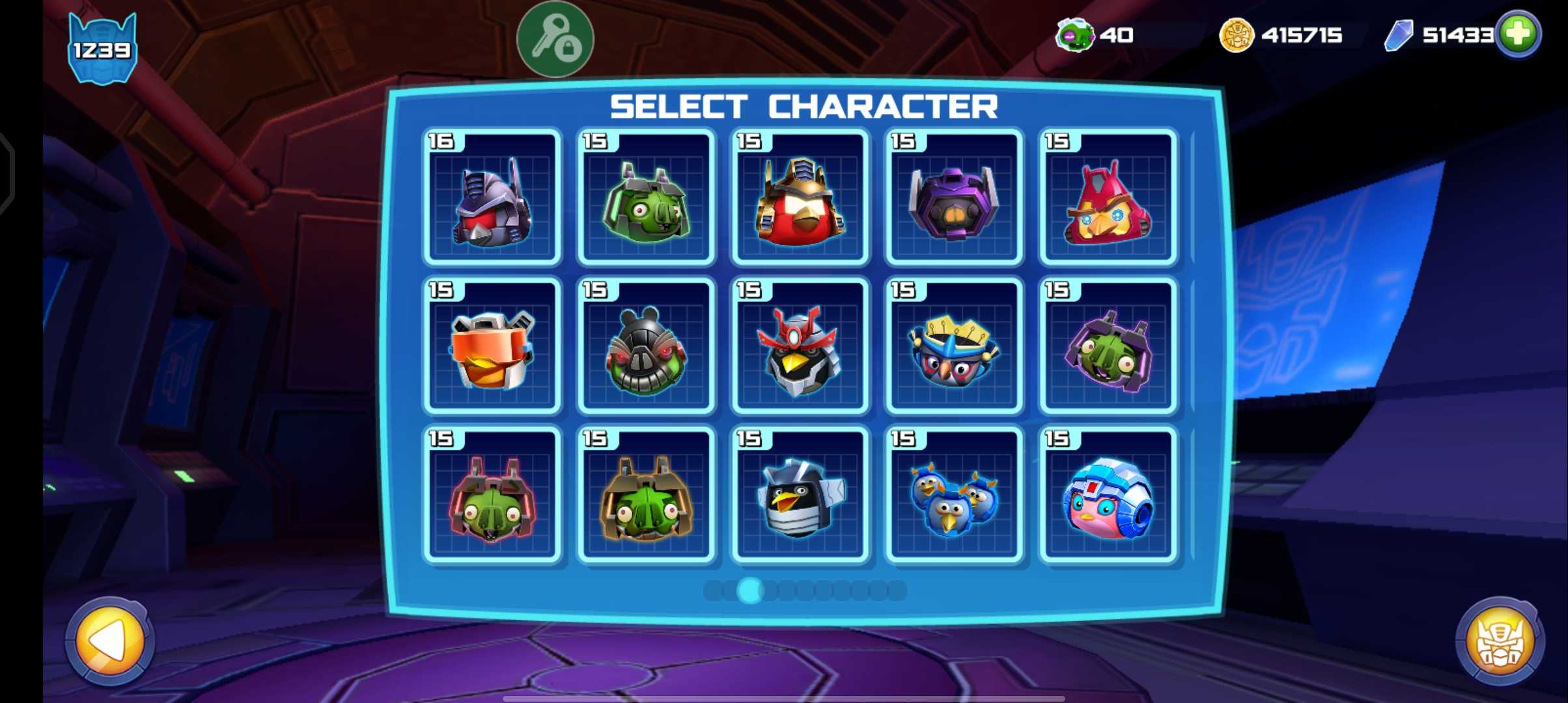Open the gold Autobot emblem button

pyautogui.click(x=1500, y=641)
